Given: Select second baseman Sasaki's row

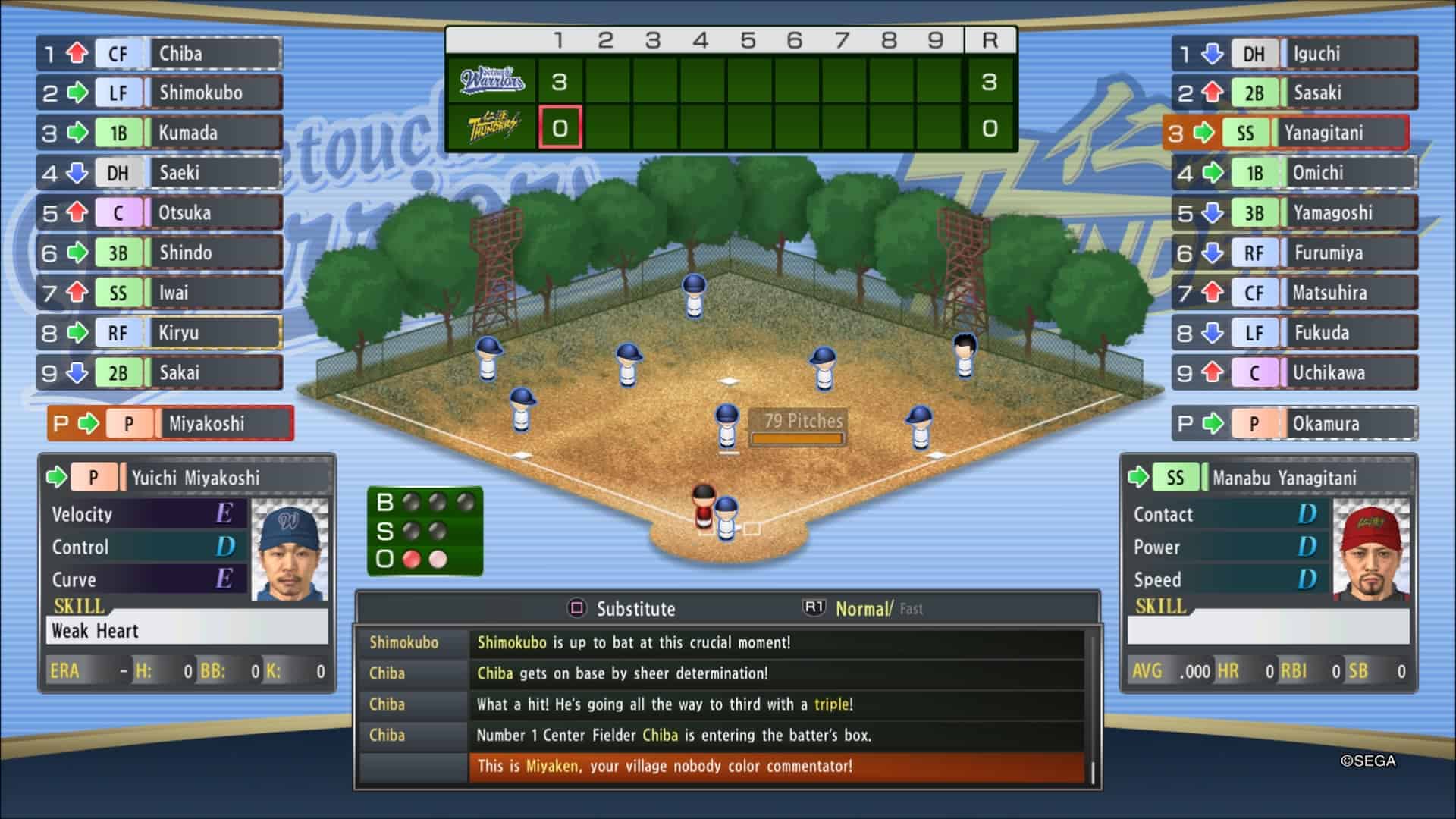Looking at the screenshot, I should click(x=1295, y=93).
